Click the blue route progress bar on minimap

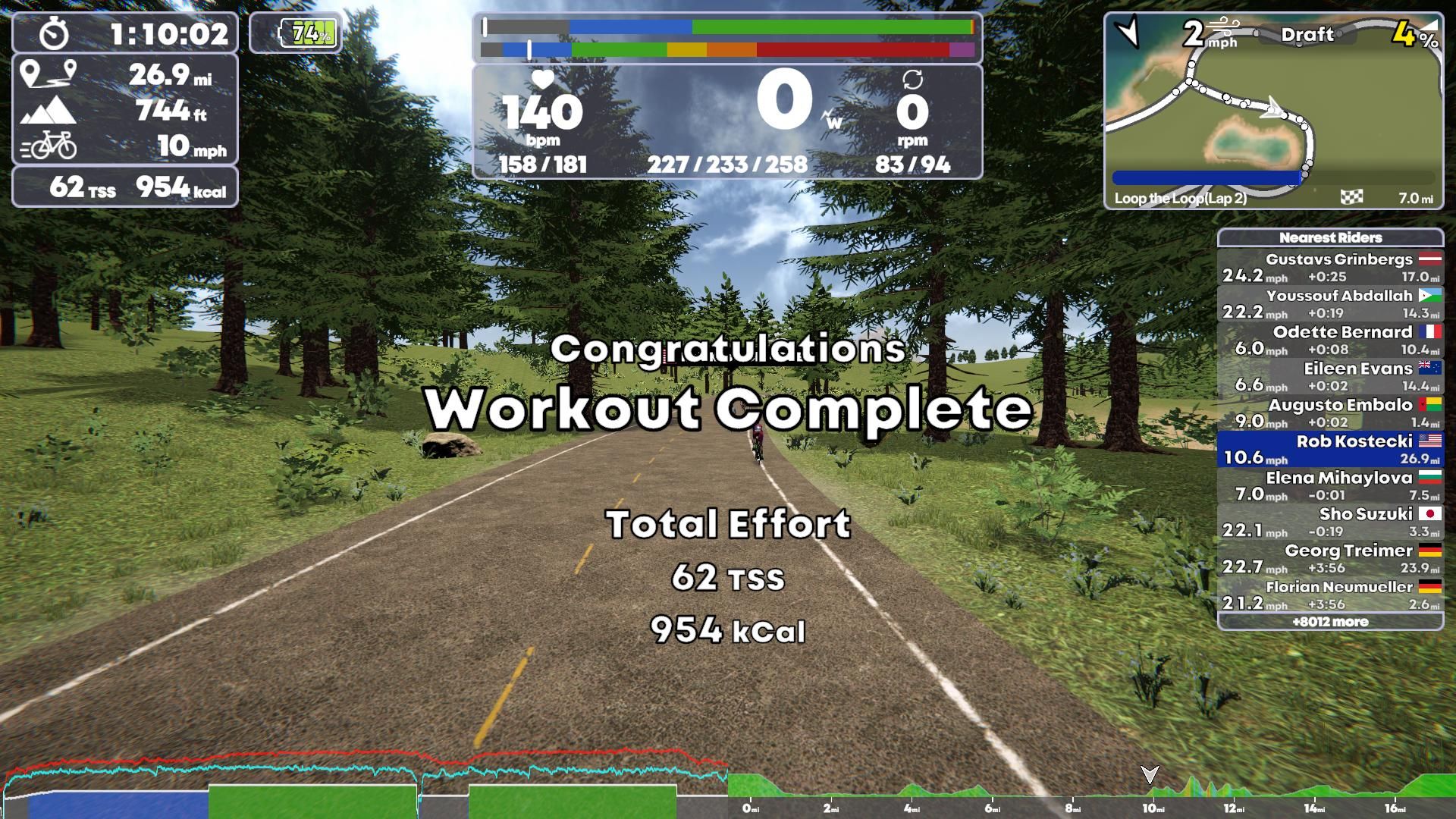coord(1206,176)
